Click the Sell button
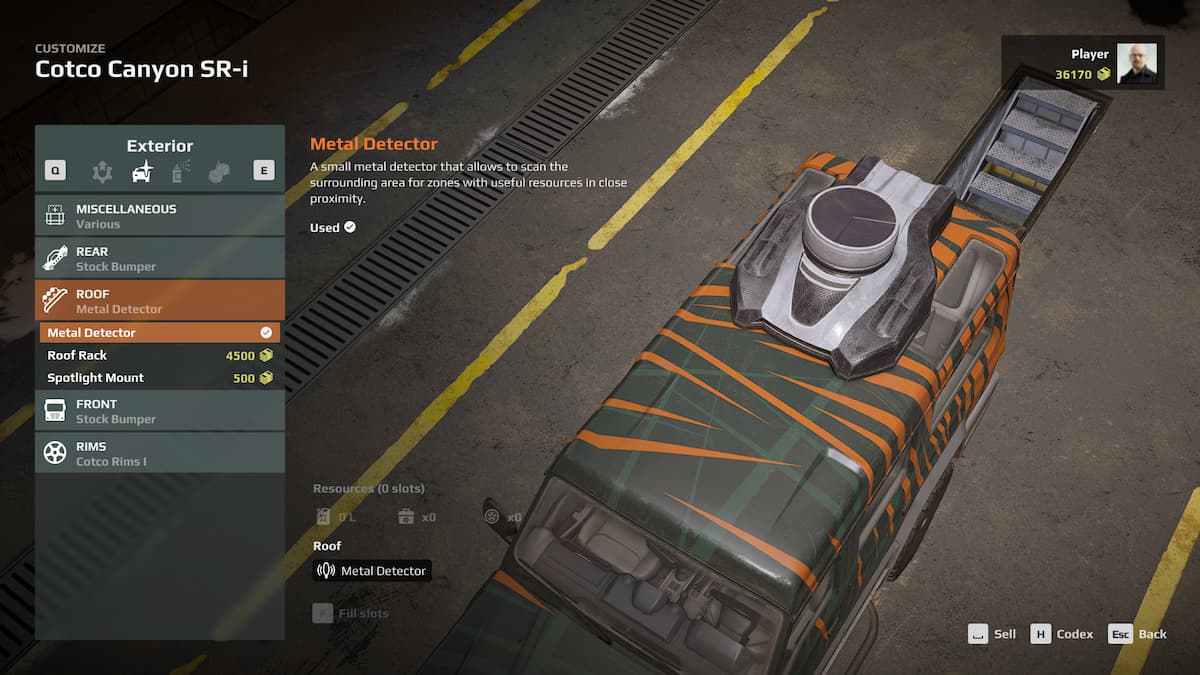 coord(991,634)
